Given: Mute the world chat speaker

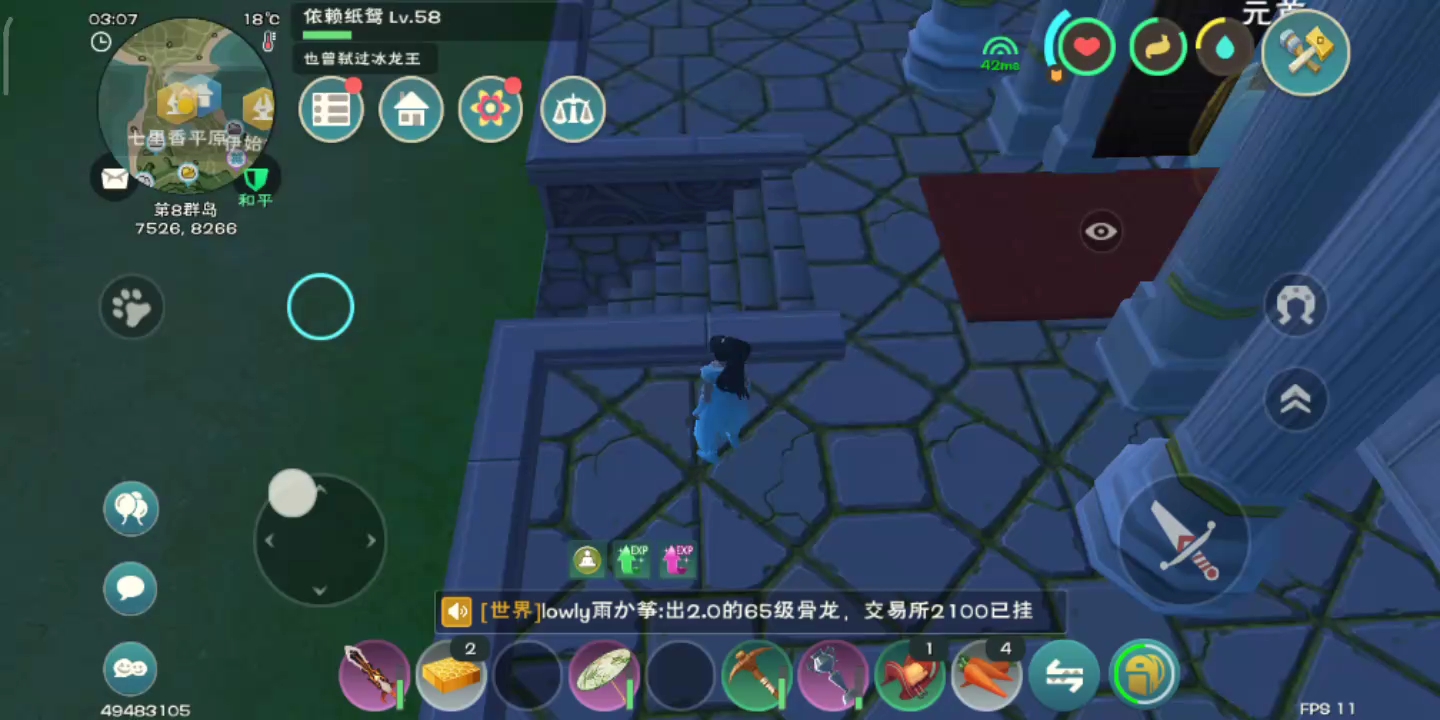Looking at the screenshot, I should (457, 610).
